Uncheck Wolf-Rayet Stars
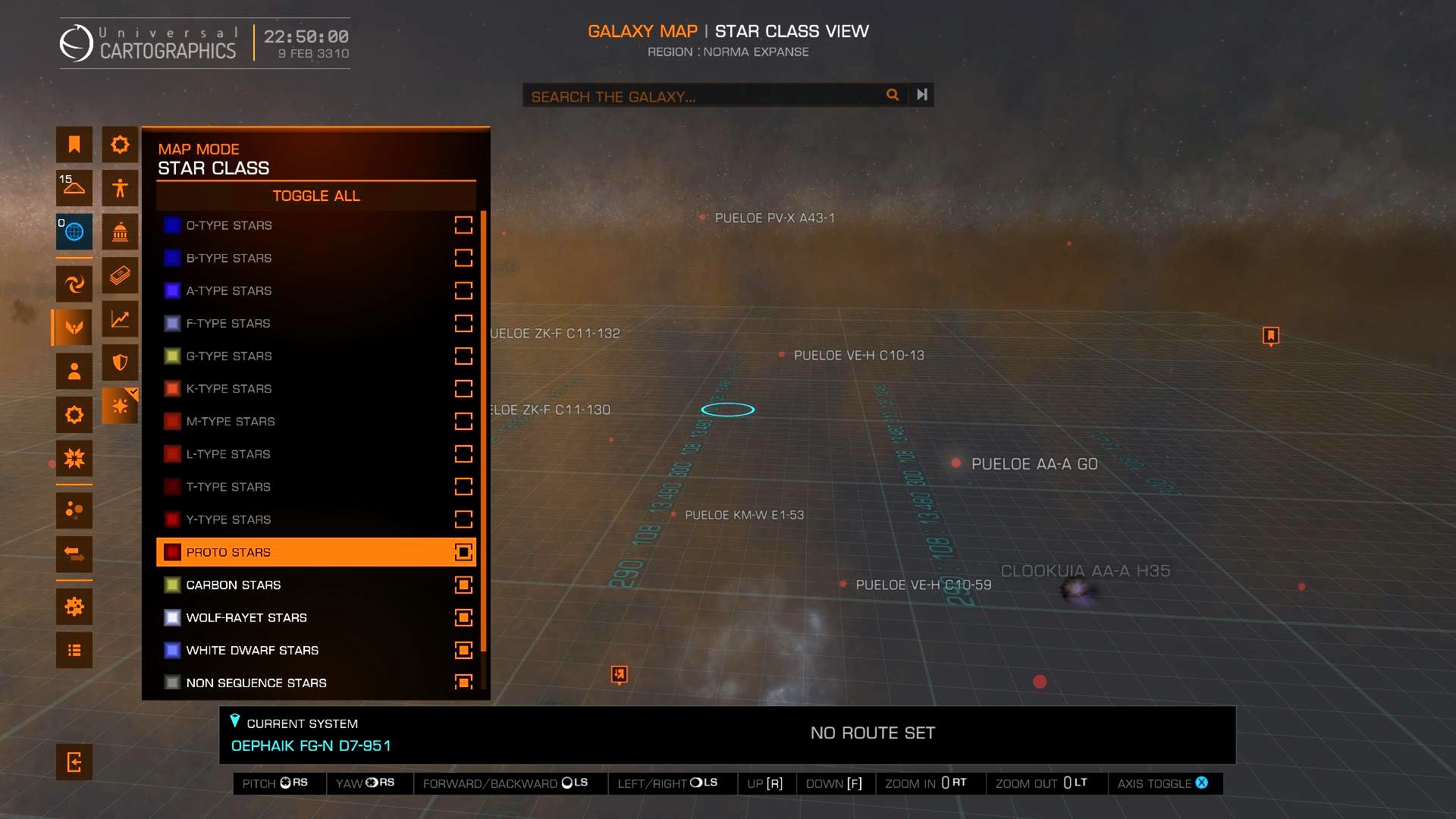1456x819 pixels. coord(463,617)
